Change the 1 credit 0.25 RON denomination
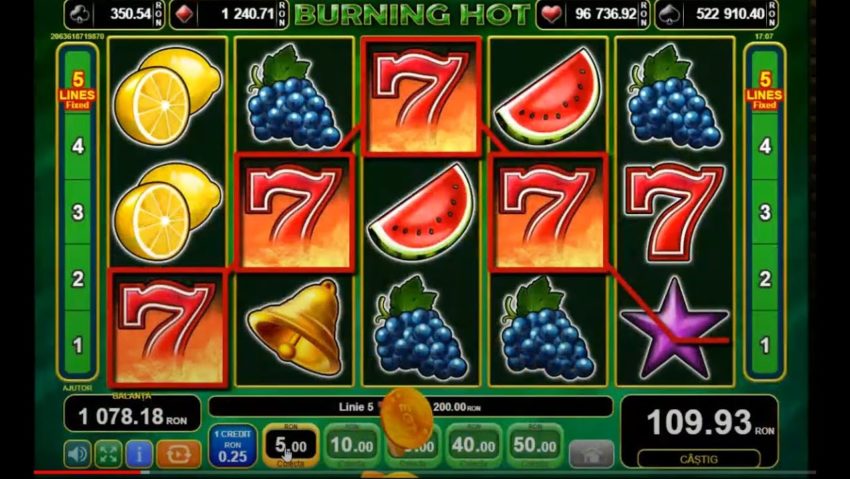Screen dimensions: 850x479 [x=232, y=444]
